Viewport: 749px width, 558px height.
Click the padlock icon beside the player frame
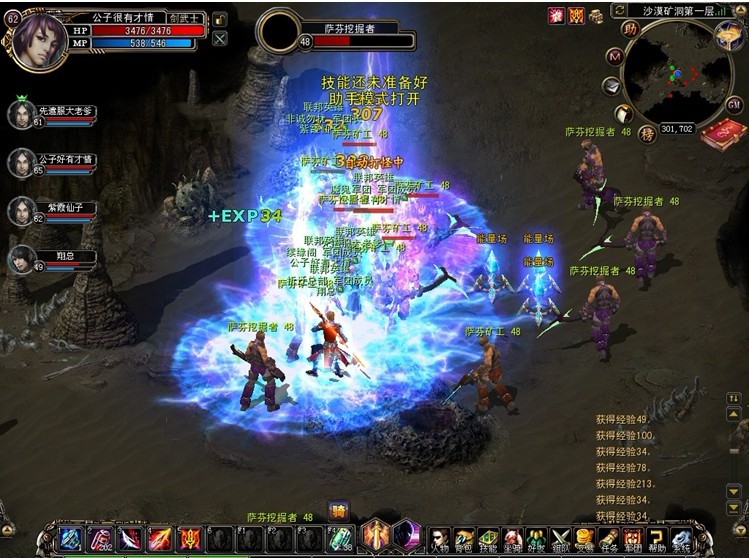click(x=220, y=19)
